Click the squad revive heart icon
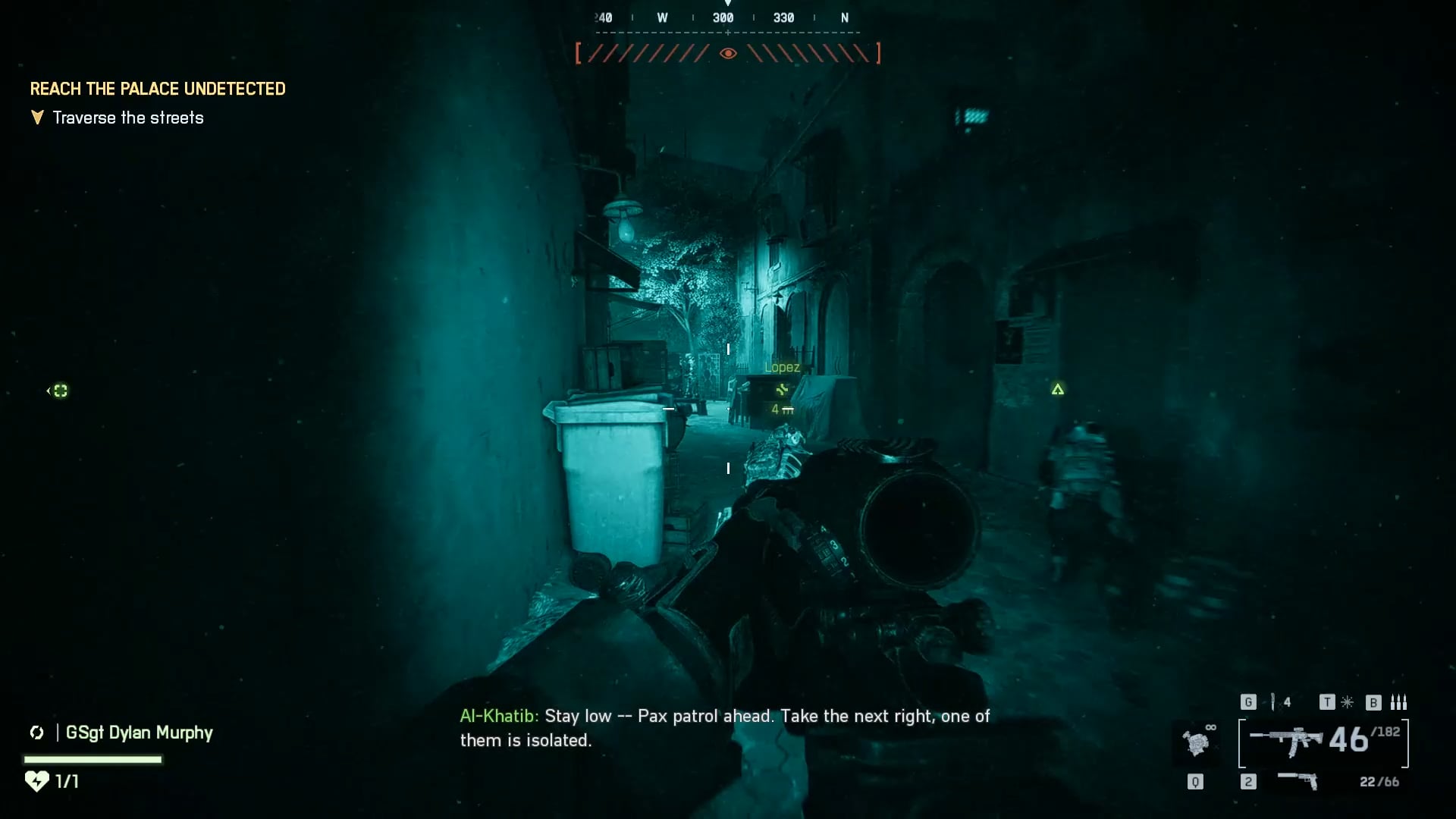 (36, 780)
